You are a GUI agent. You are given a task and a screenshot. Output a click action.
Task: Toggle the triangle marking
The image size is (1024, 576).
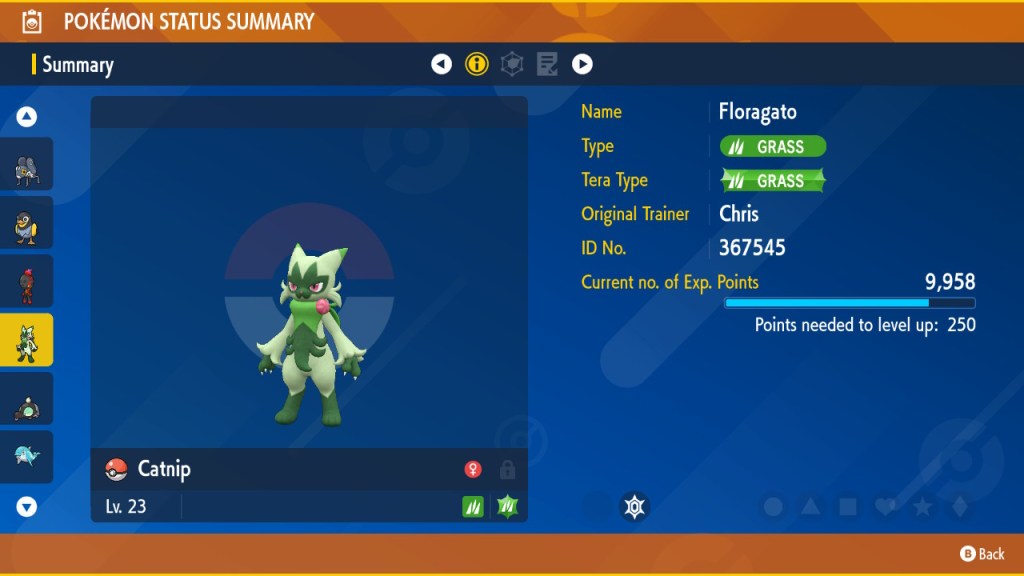[x=810, y=507]
